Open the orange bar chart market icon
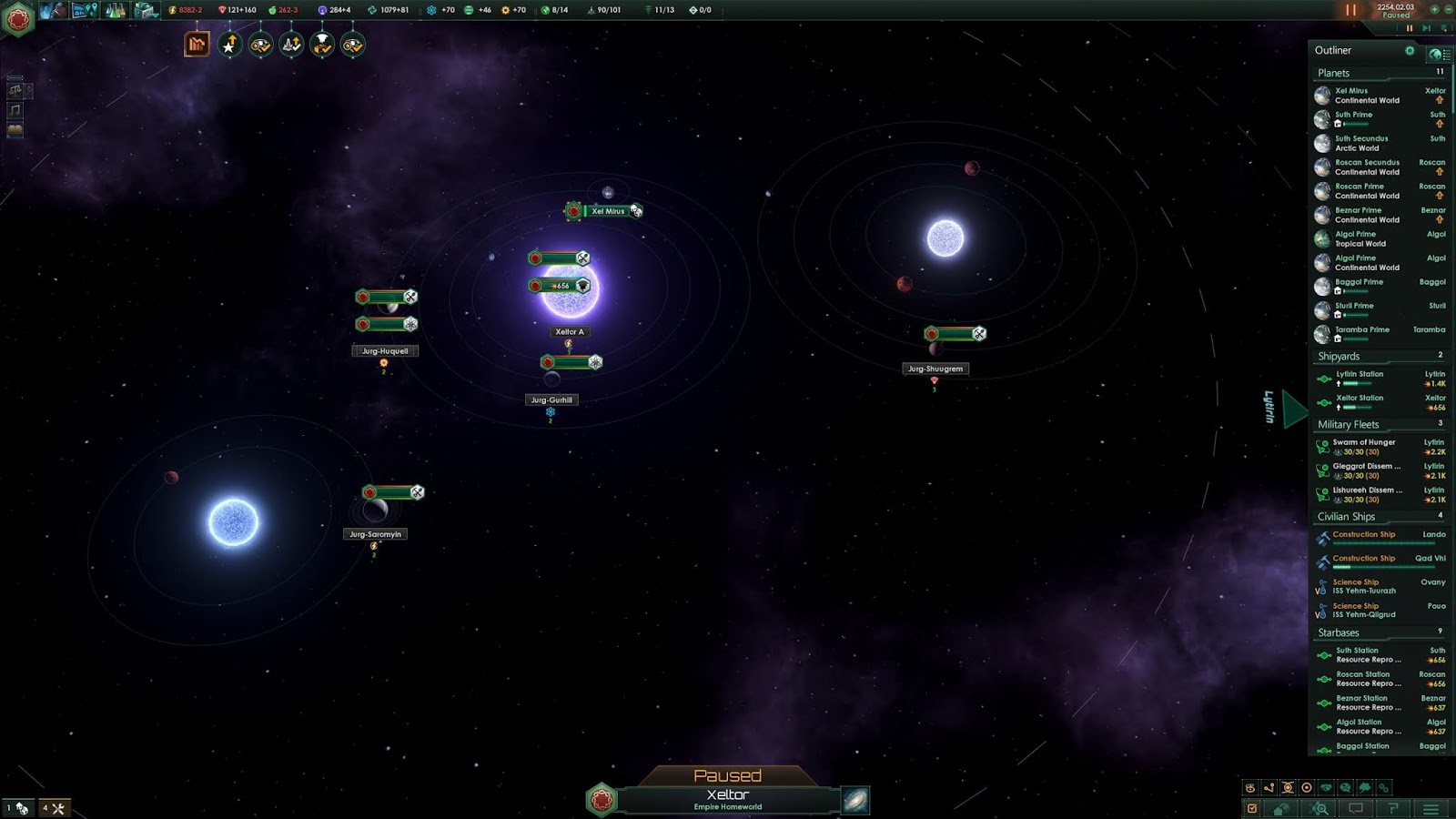 click(197, 45)
